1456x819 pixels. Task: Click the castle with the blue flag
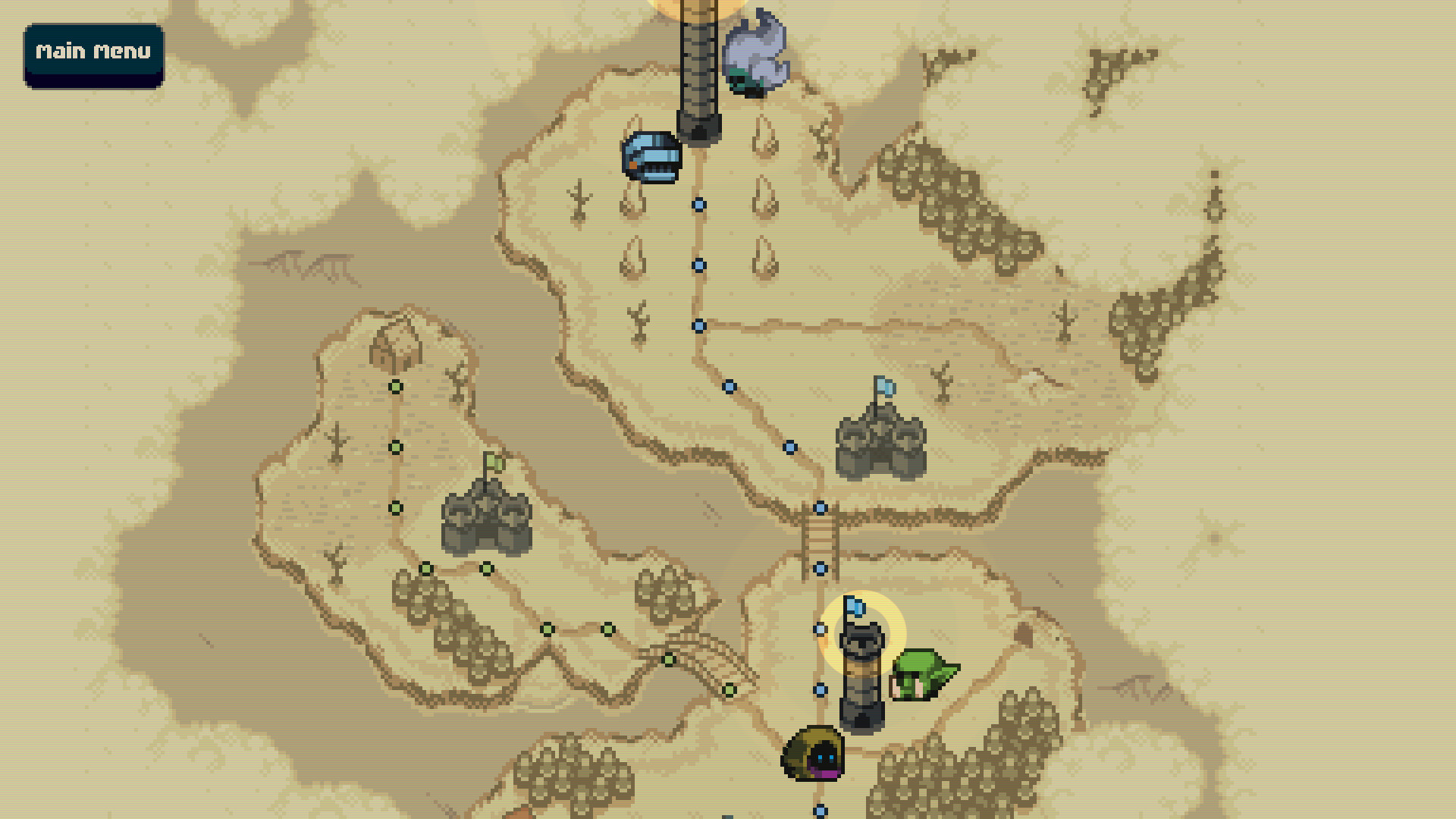click(878, 440)
